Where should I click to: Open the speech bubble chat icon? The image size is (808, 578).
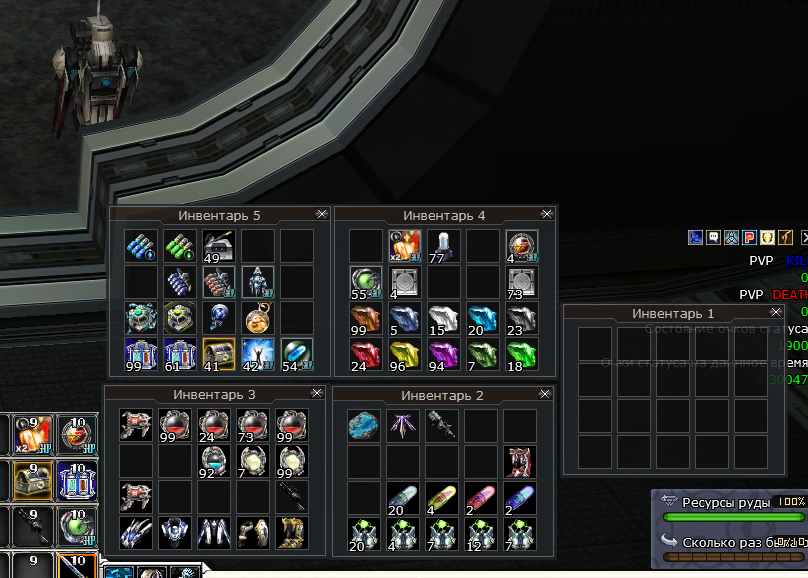pyautogui.click(x=713, y=237)
